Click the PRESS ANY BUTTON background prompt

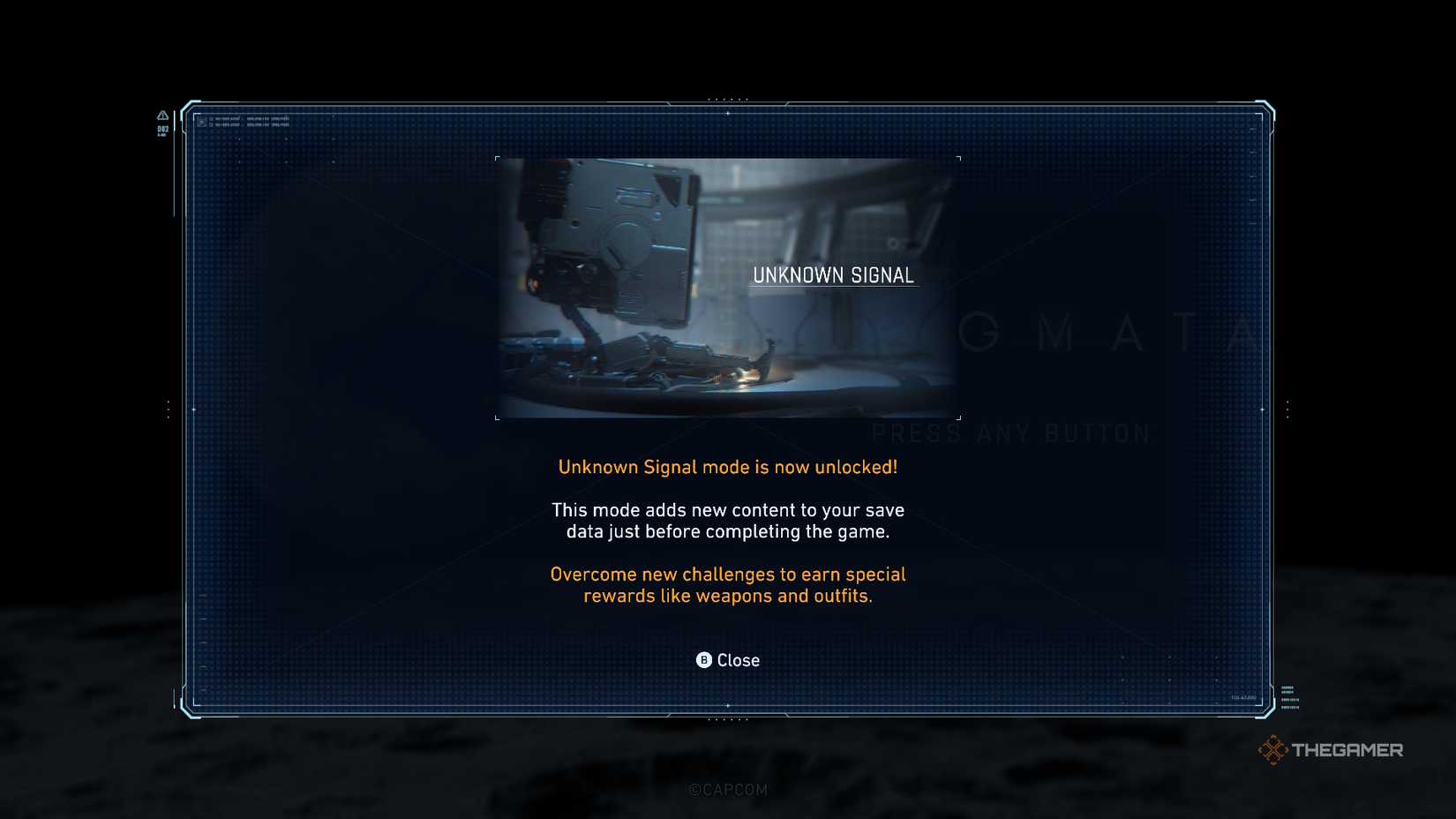click(x=1009, y=432)
